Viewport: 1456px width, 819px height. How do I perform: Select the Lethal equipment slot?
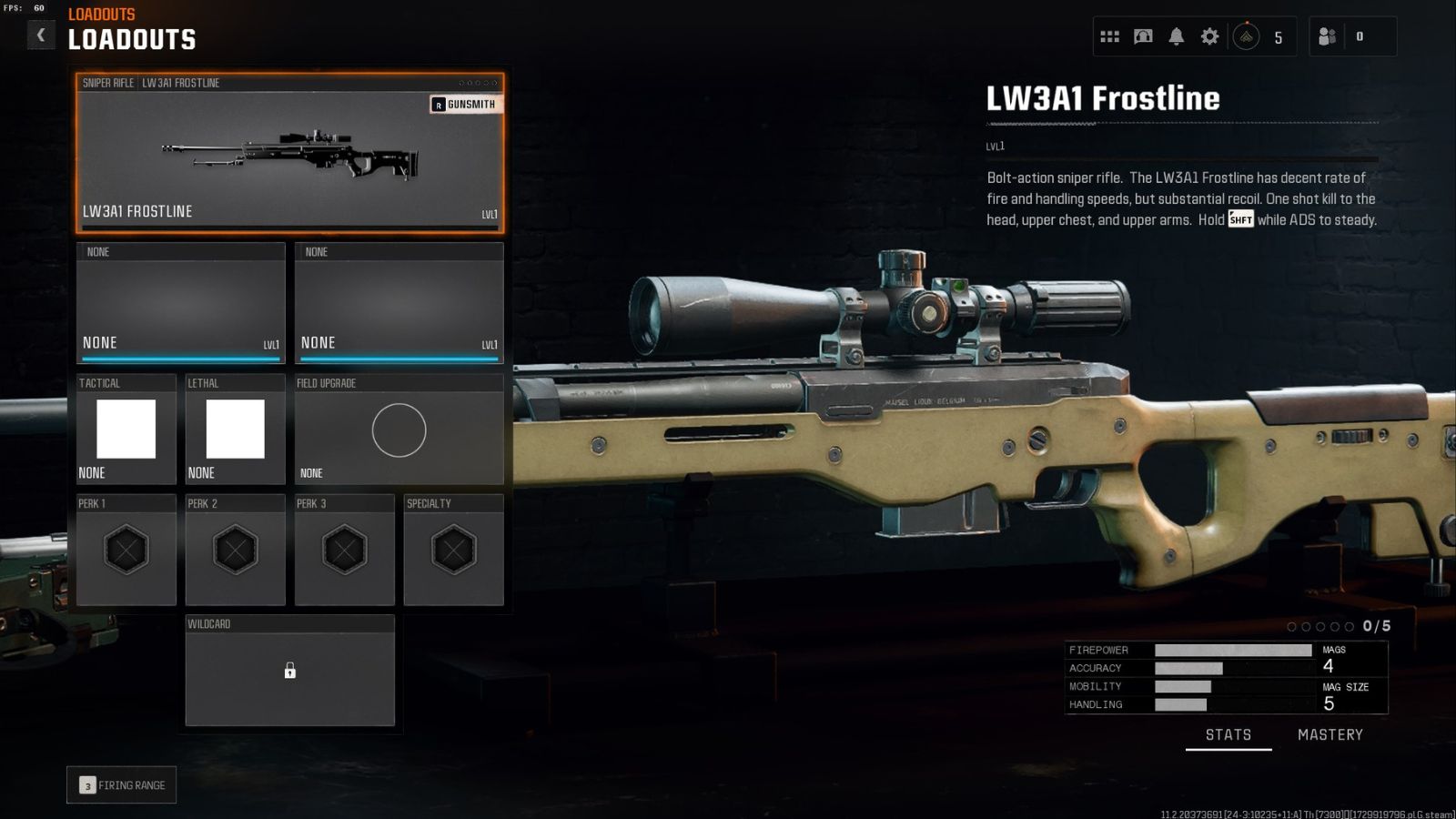234,428
